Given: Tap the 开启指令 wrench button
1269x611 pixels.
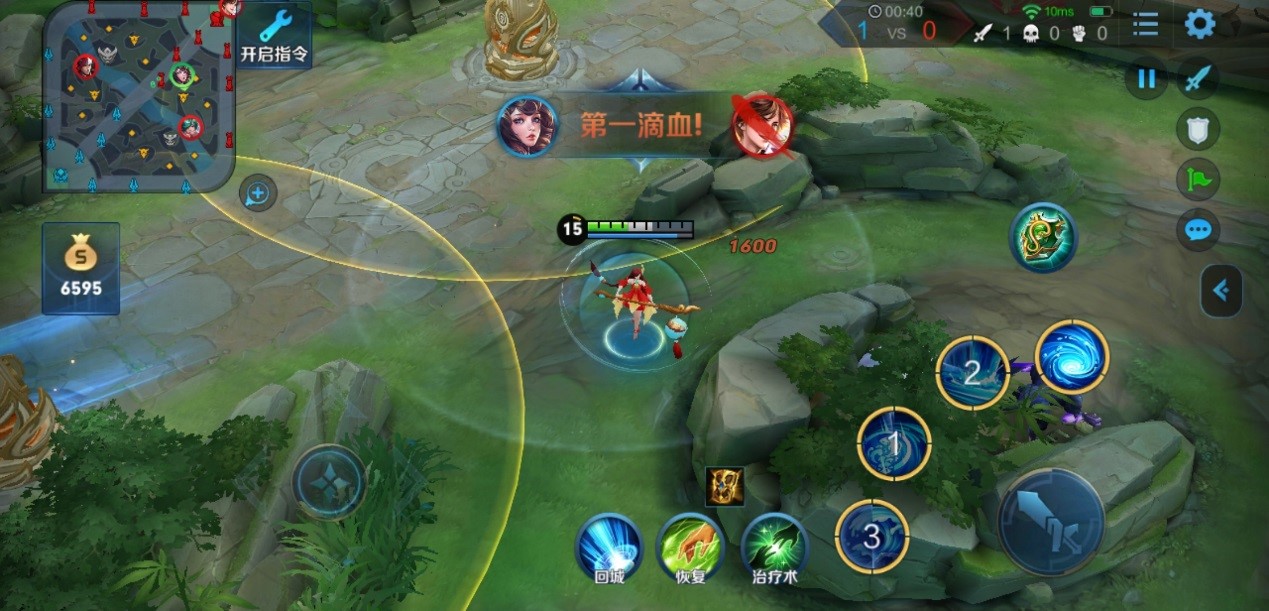Looking at the screenshot, I should click(275, 34).
